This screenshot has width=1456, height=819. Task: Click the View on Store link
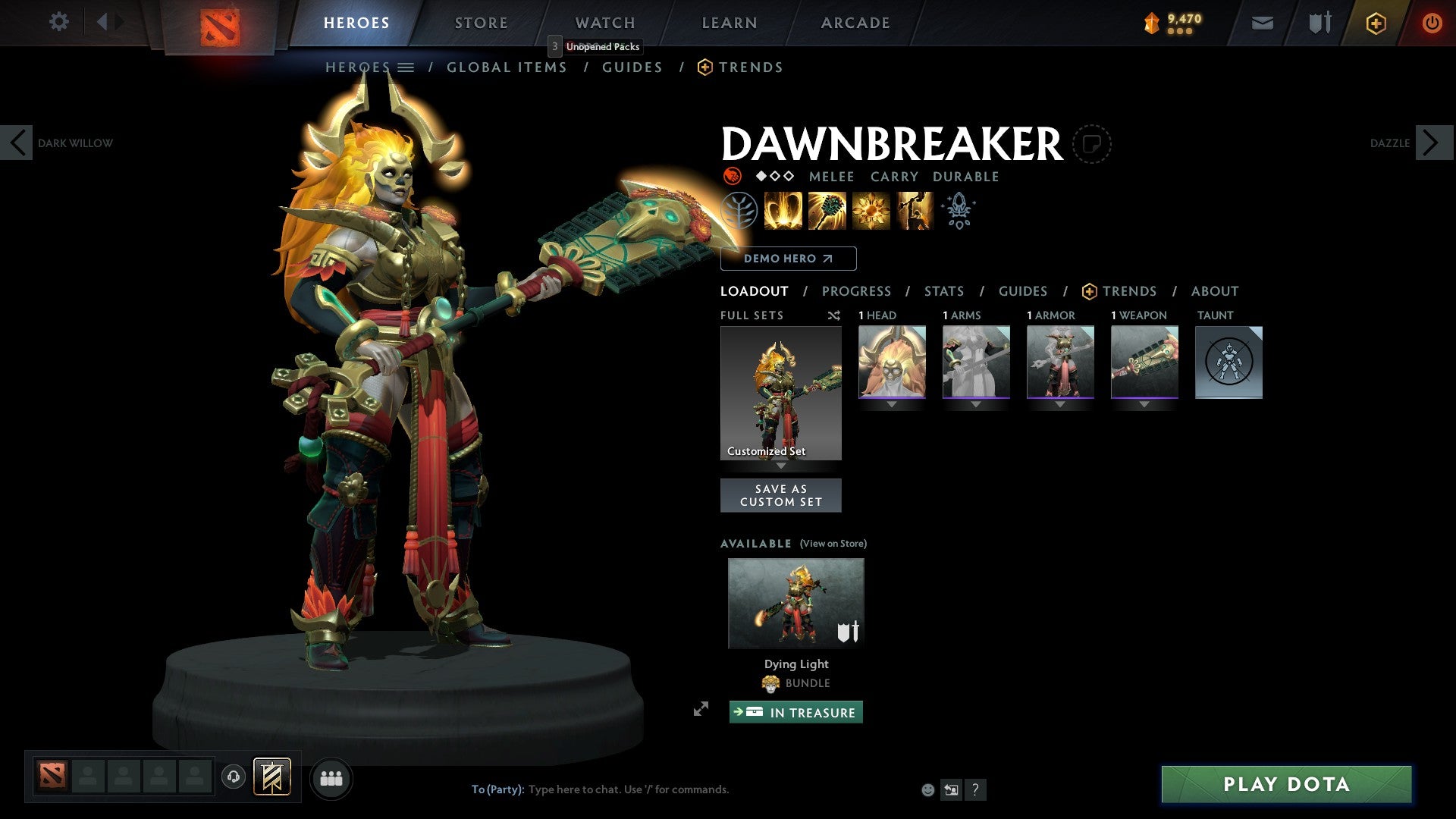[833, 544]
